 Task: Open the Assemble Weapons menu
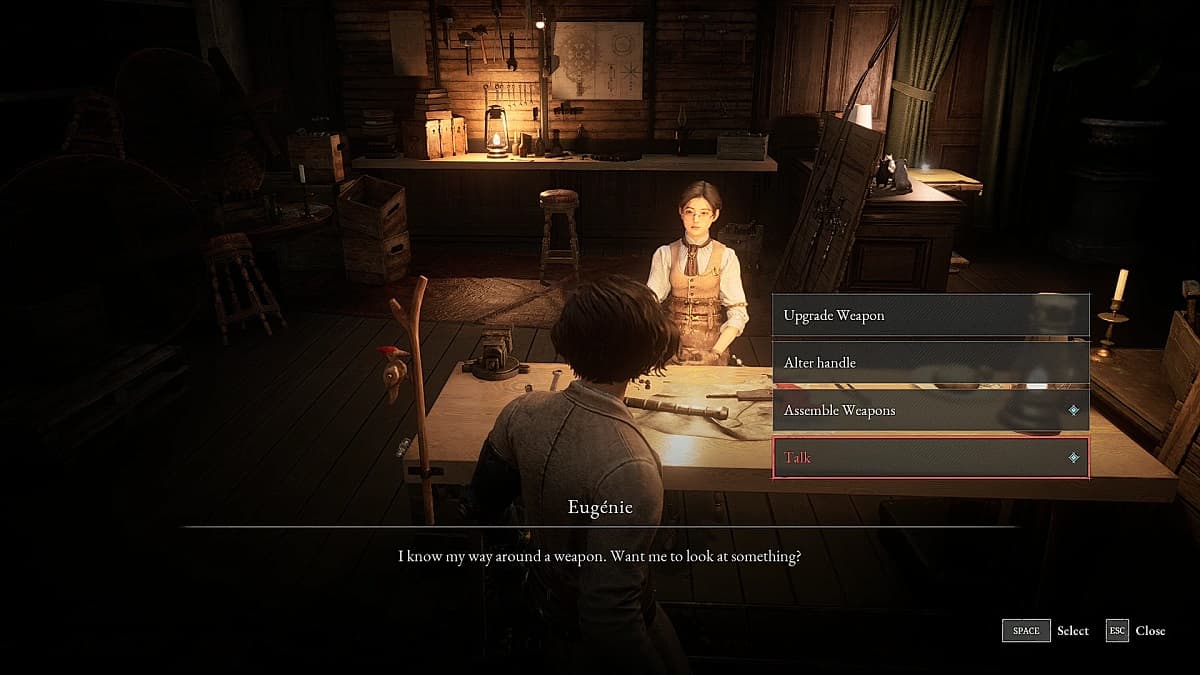point(930,410)
